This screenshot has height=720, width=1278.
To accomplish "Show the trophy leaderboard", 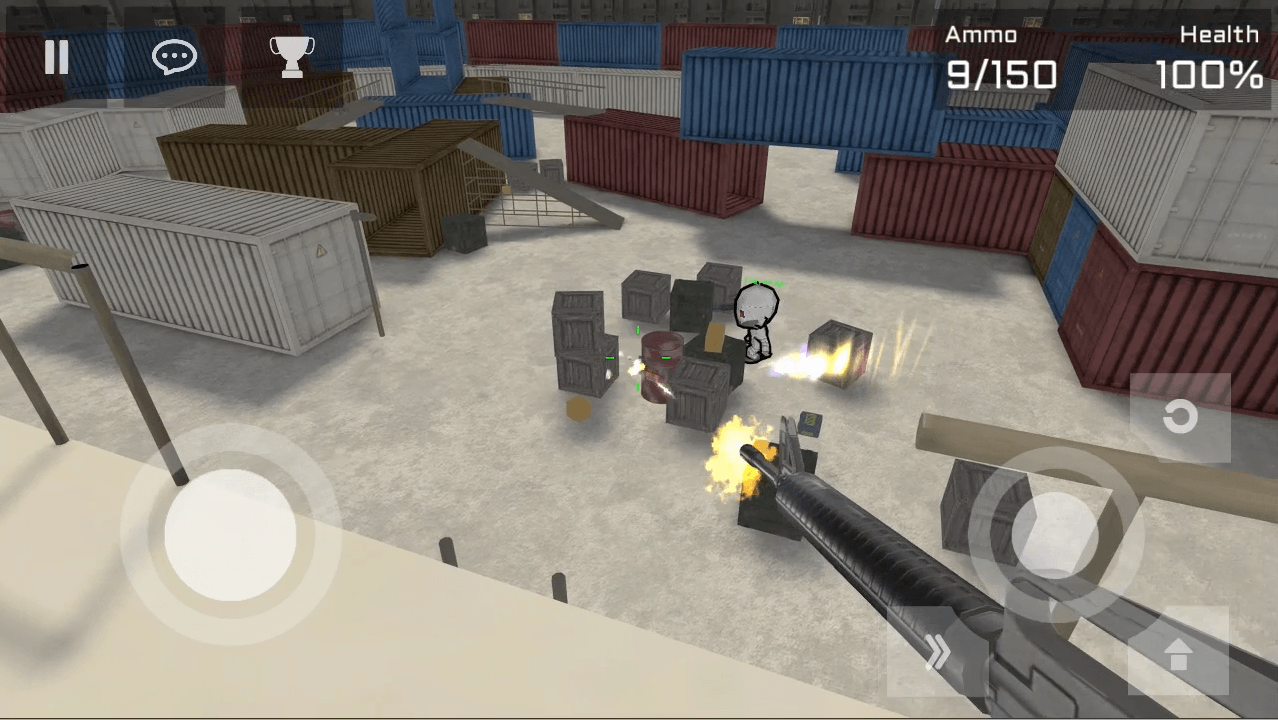I will pyautogui.click(x=292, y=57).
